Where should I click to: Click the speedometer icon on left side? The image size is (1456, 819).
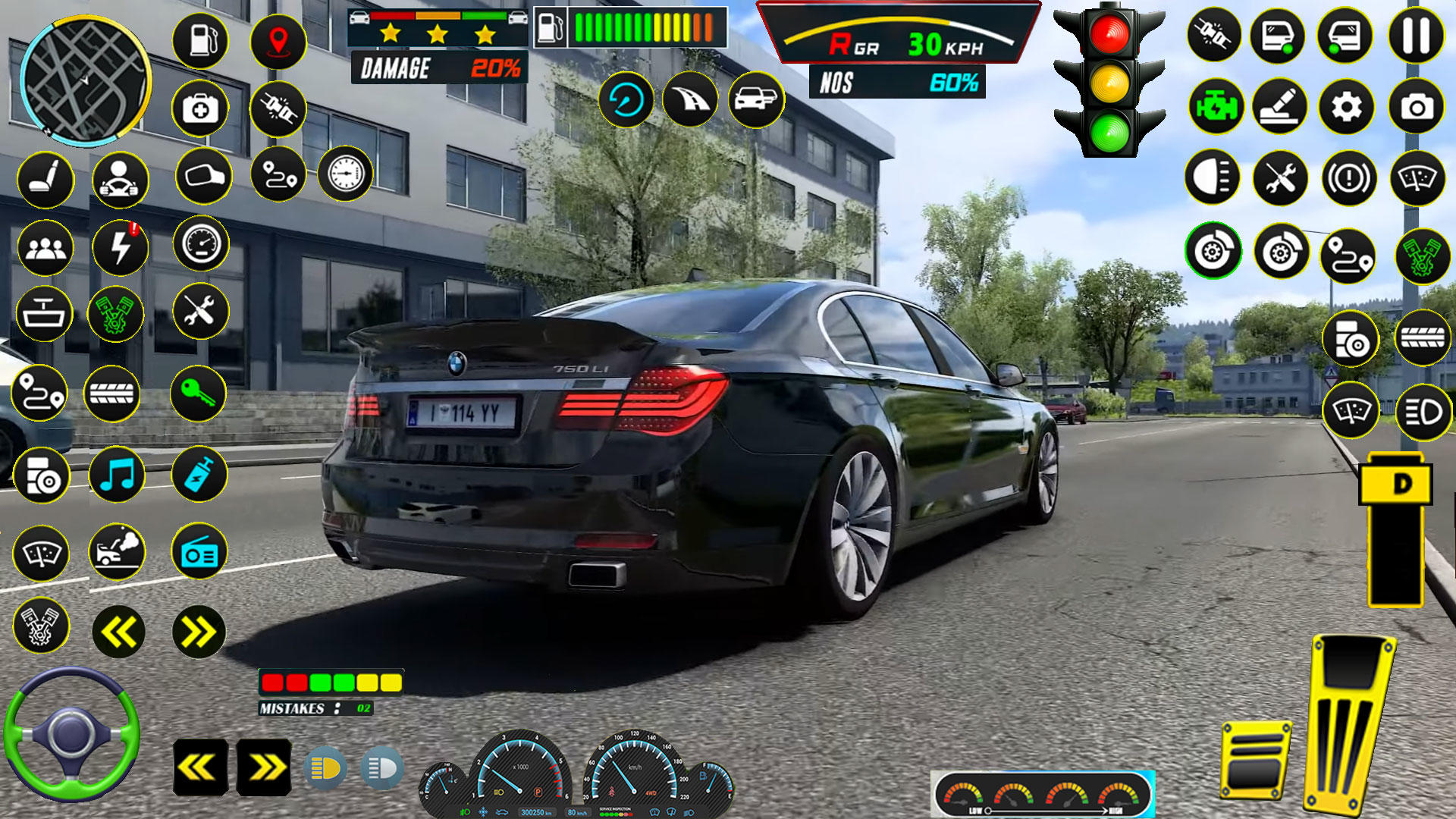(199, 244)
